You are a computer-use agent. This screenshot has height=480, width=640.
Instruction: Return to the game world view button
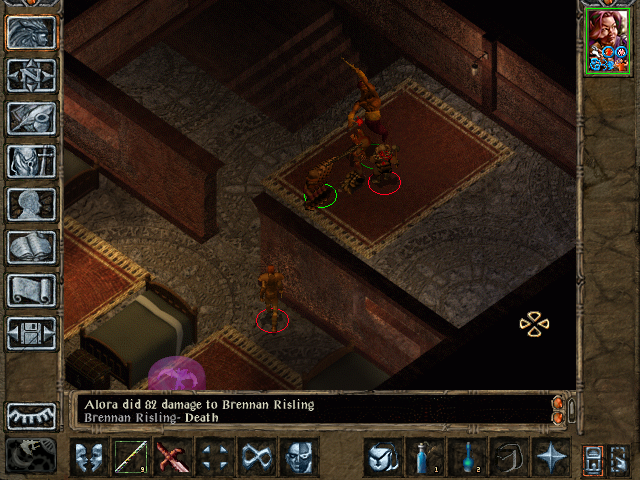tap(31, 32)
